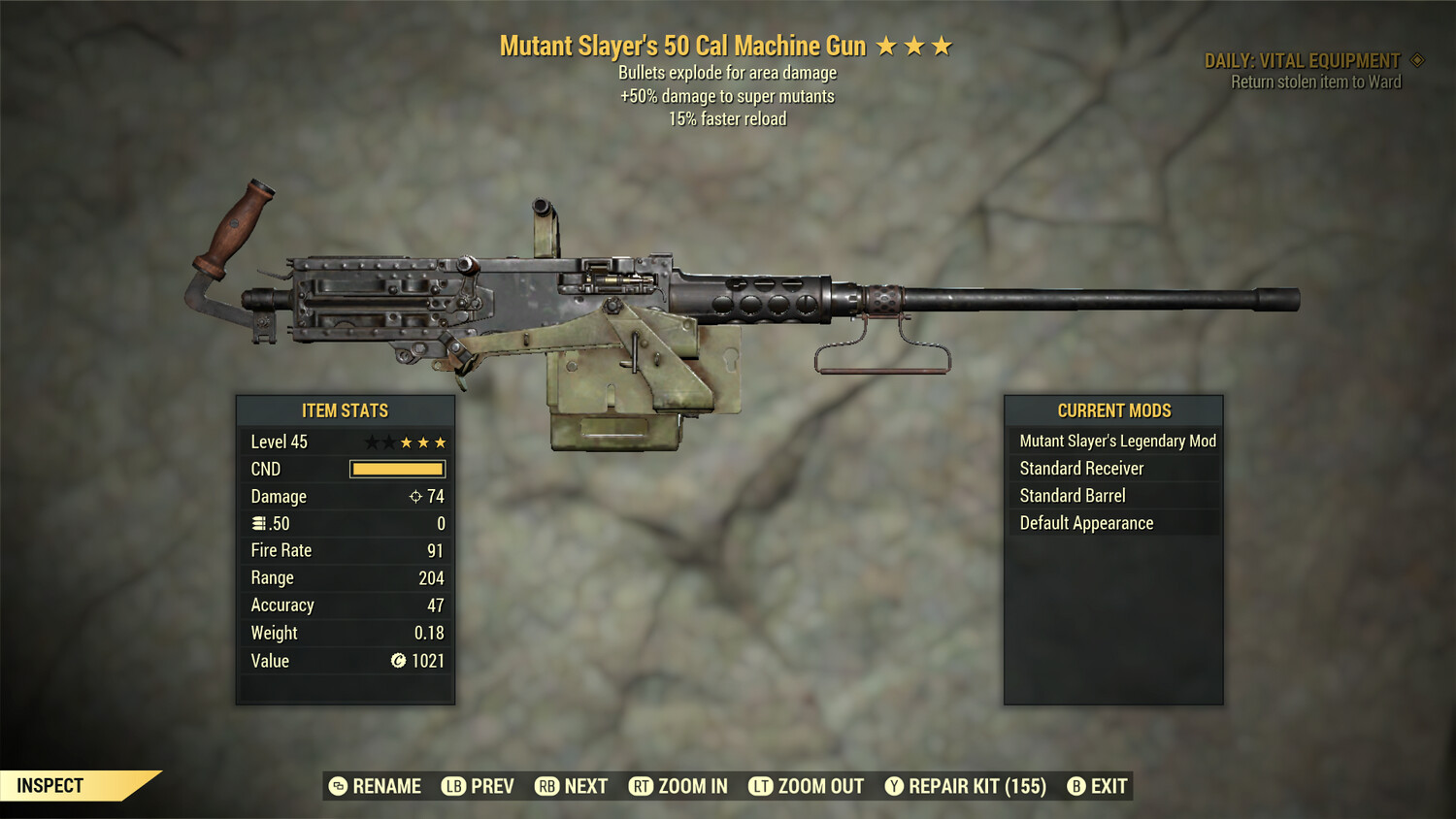Select the crosshair icon beside Damage stat

(x=415, y=496)
